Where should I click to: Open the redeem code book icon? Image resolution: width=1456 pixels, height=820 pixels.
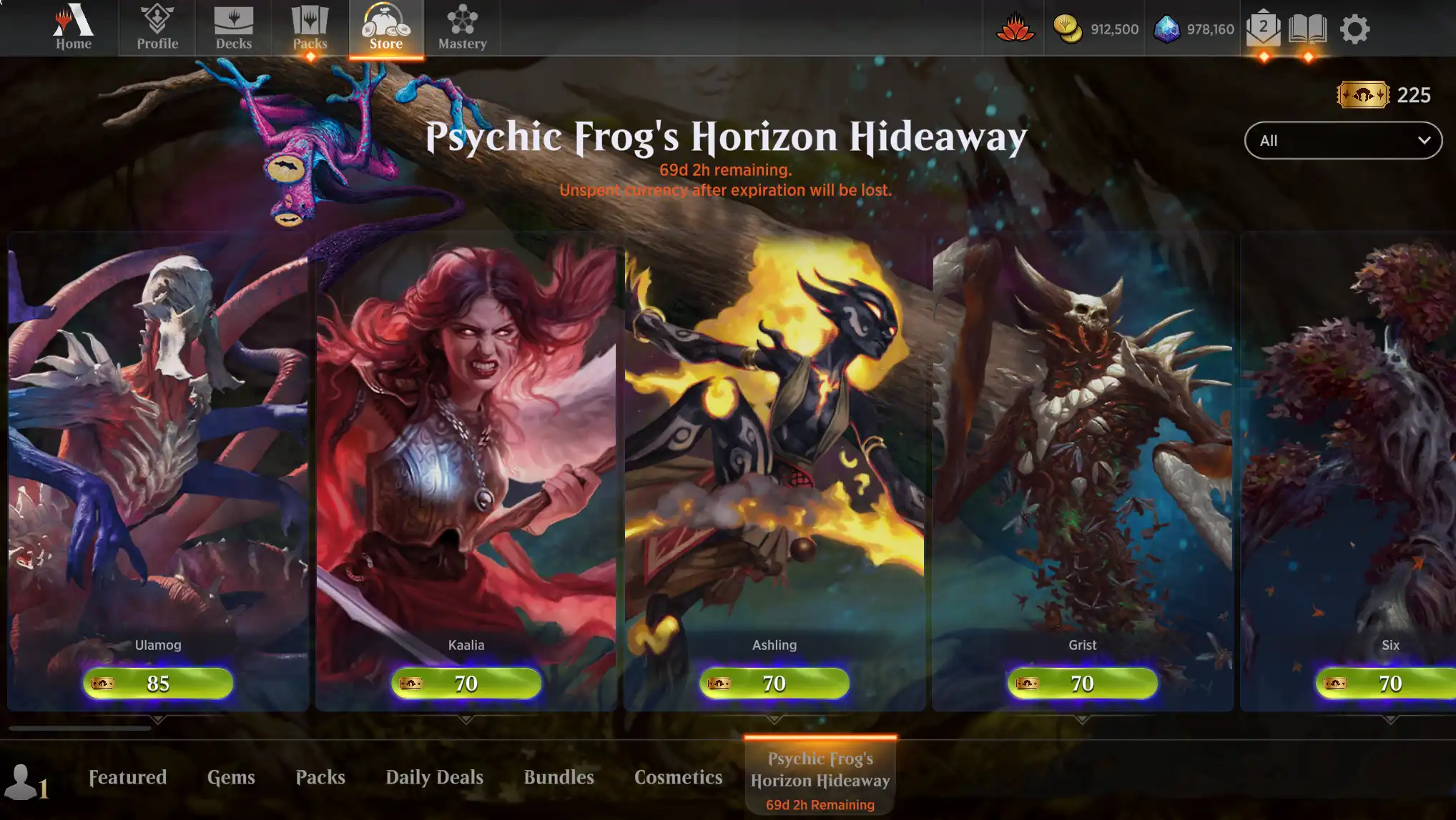[1309, 29]
